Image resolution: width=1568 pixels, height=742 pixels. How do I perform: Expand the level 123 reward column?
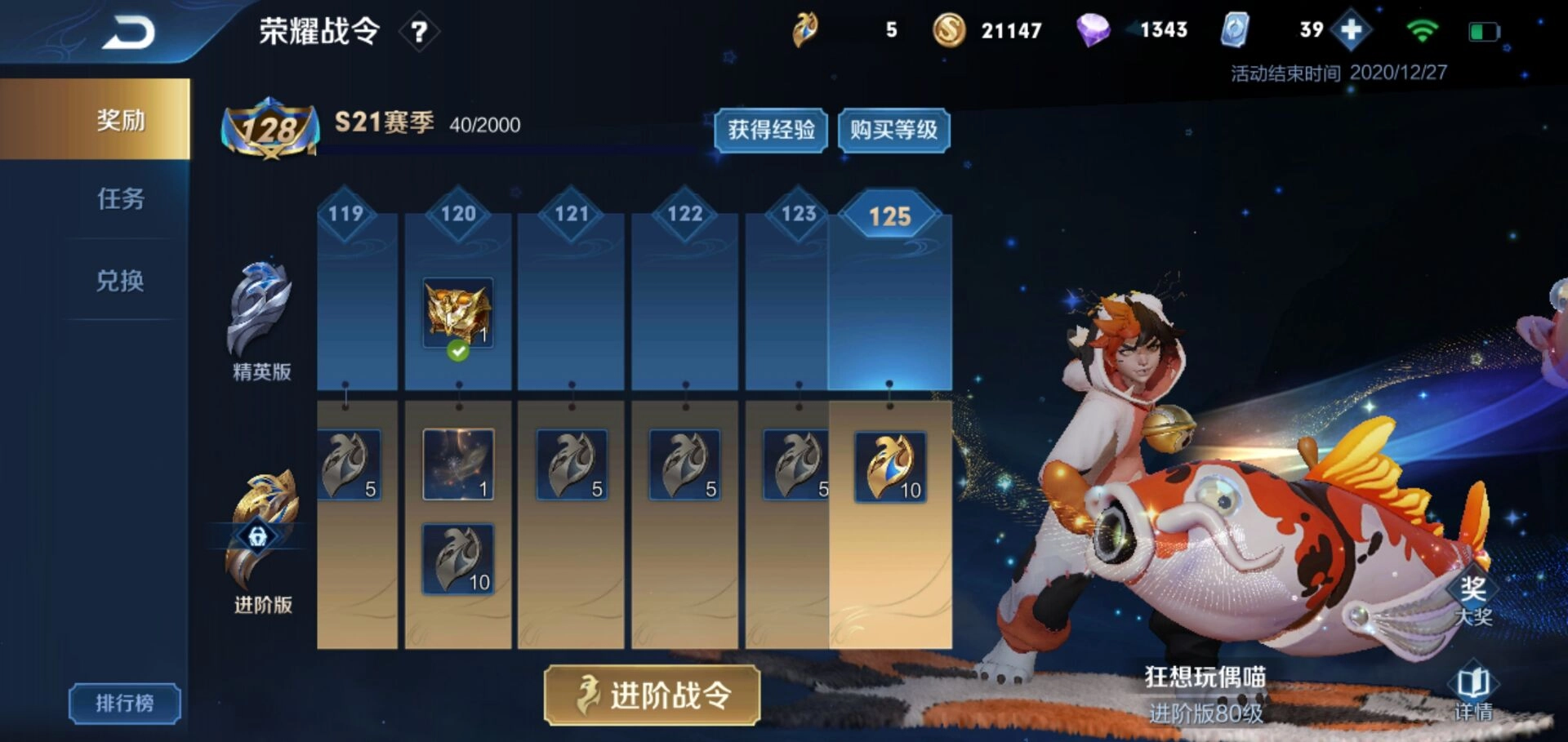pos(797,212)
